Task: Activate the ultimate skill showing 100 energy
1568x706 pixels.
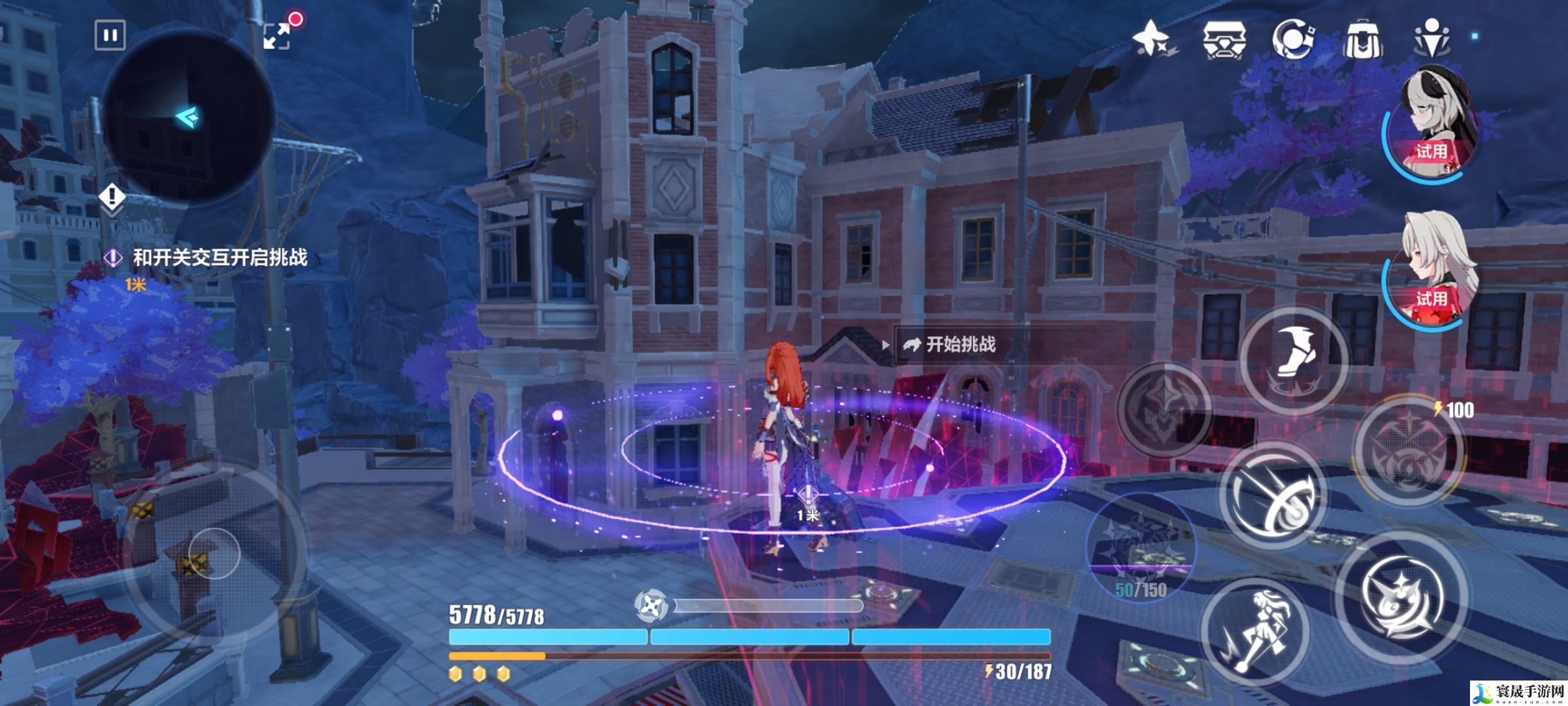Action: coord(1407,450)
